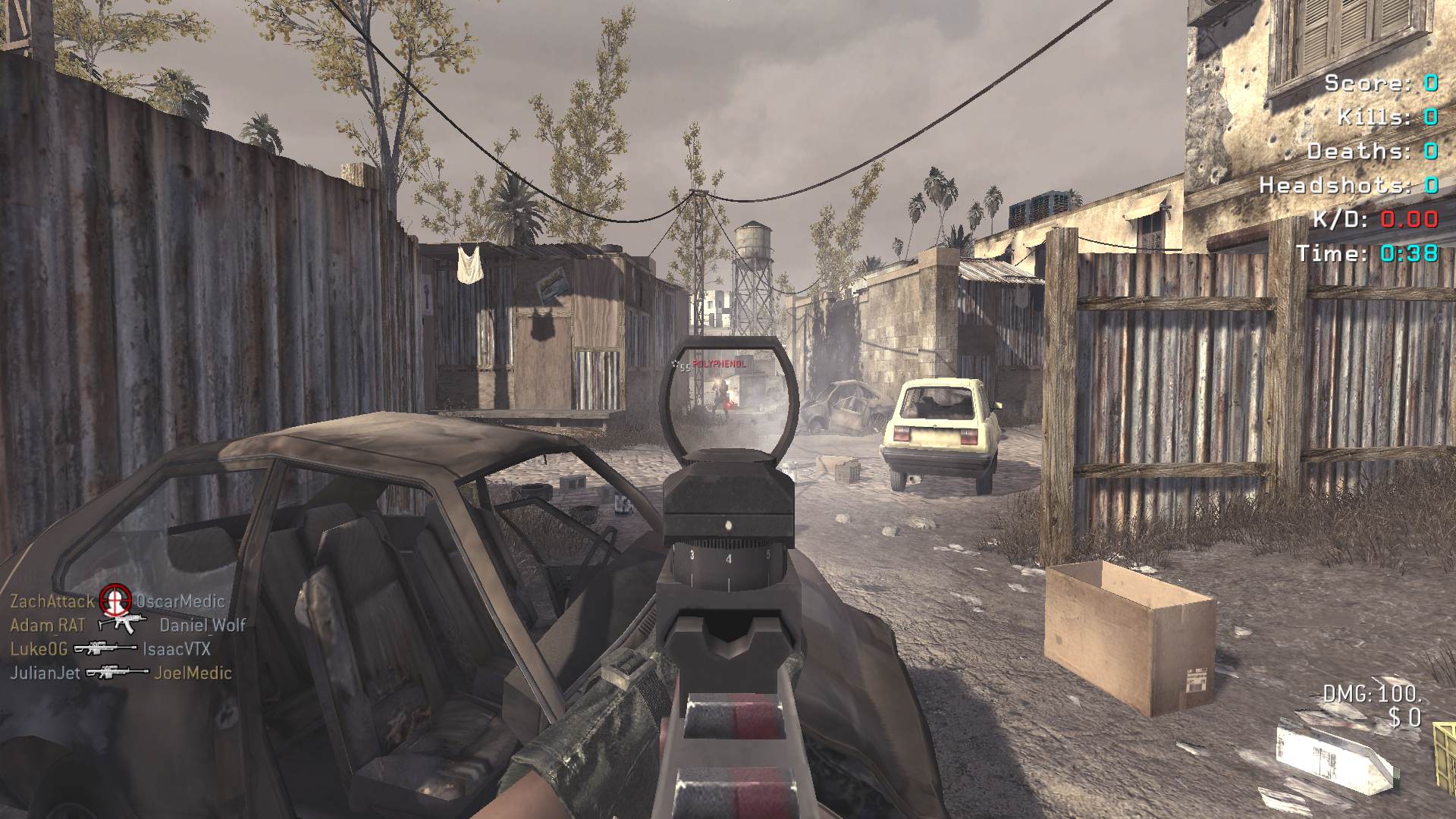Select the sniper rifle icon beside JulianJet
Viewport: 1456px width, 819px height.
pos(117,672)
